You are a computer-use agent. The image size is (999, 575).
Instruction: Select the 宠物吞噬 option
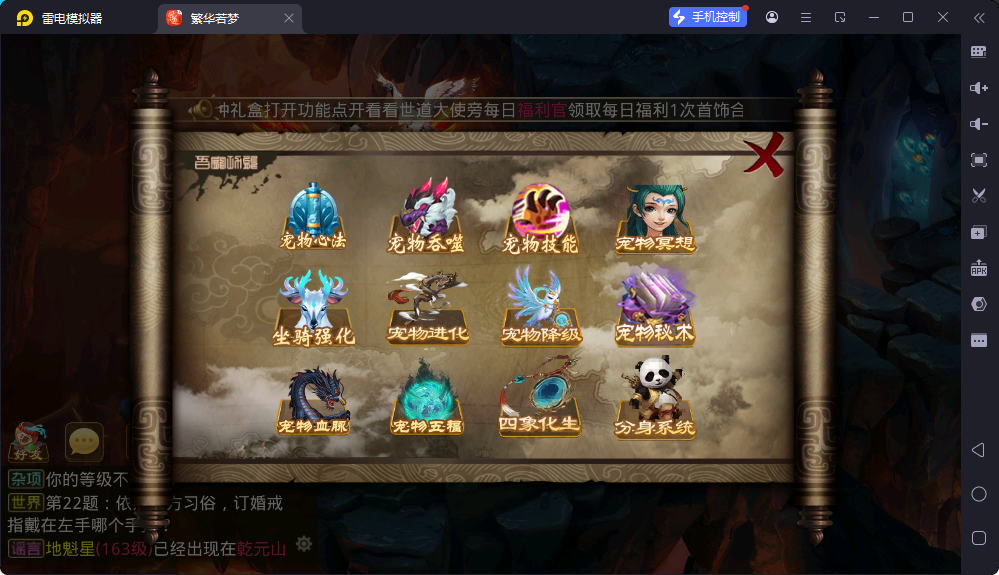(x=427, y=217)
